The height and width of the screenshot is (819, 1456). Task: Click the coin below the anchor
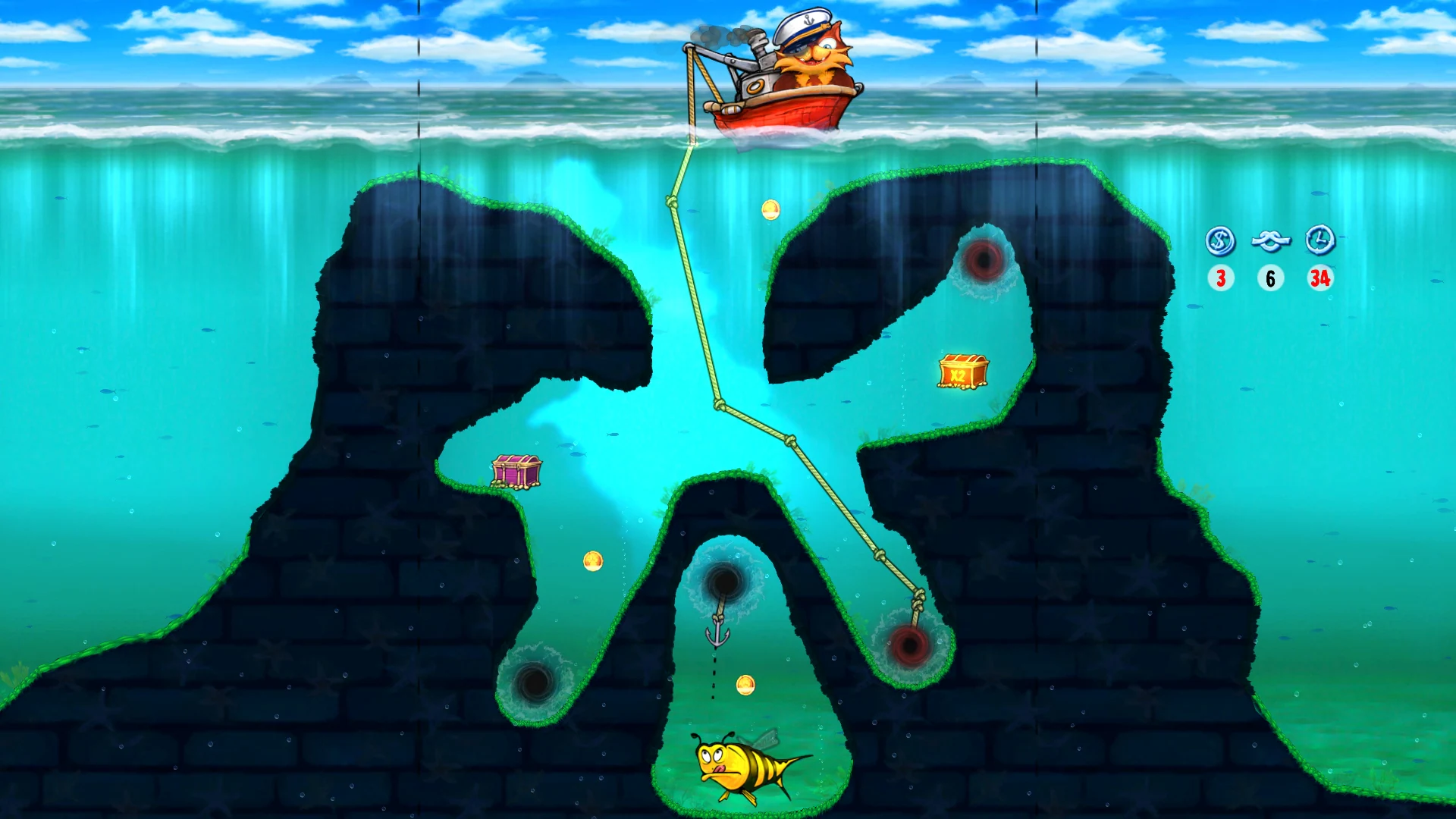pyautogui.click(x=745, y=686)
